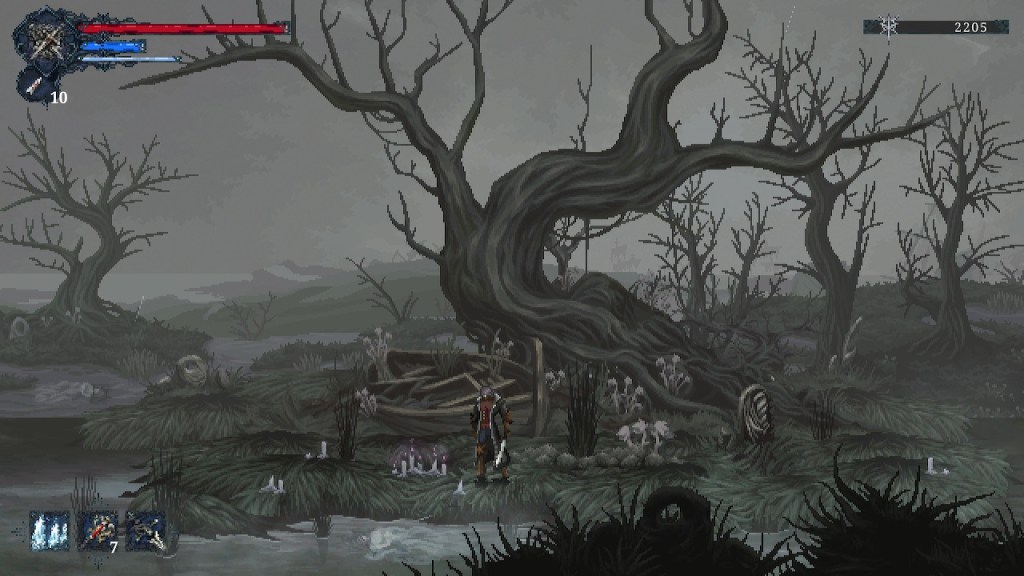Click the snowflake currency emblem

point(888,28)
